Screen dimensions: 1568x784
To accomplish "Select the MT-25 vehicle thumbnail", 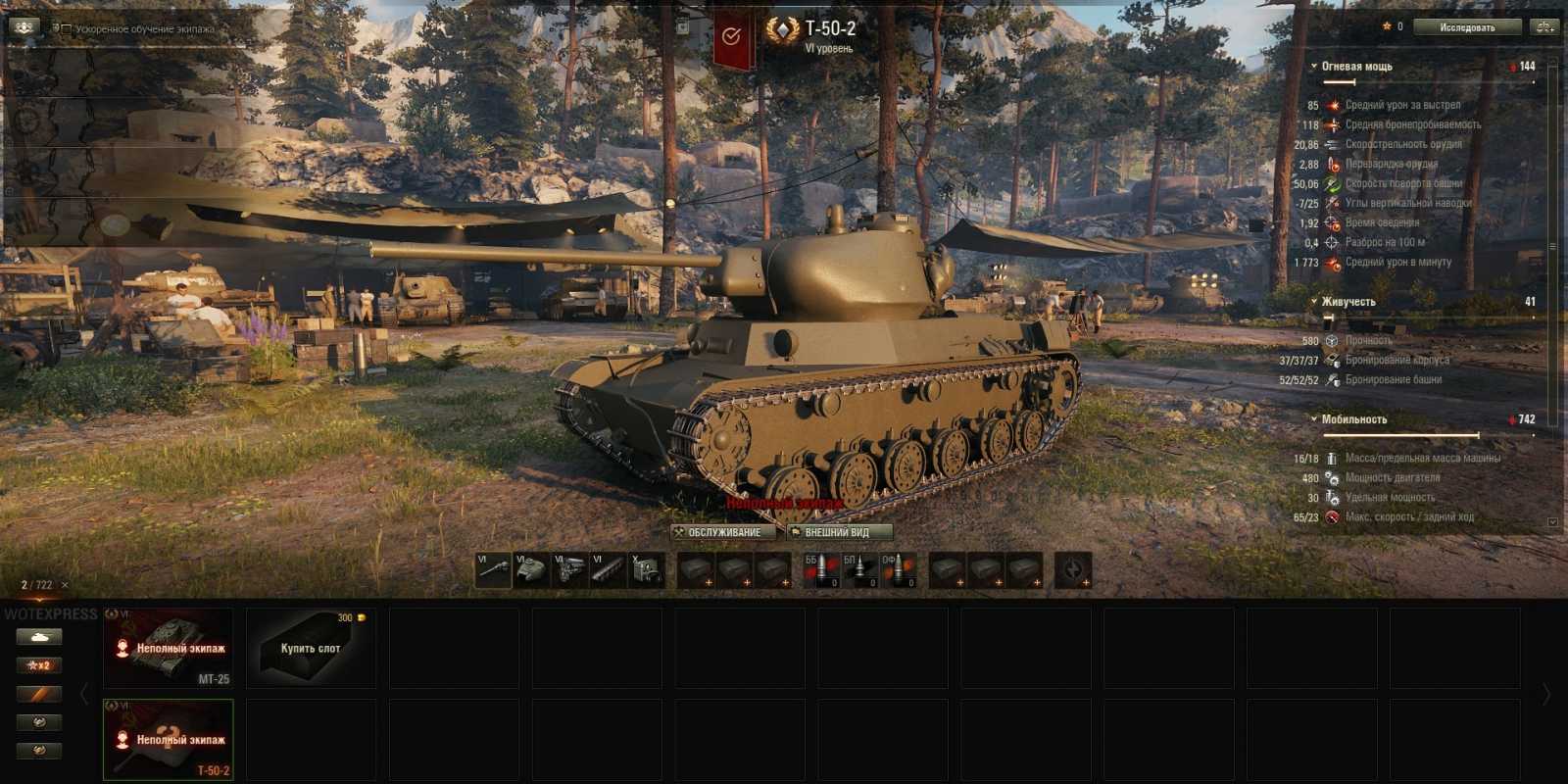I will (169, 647).
